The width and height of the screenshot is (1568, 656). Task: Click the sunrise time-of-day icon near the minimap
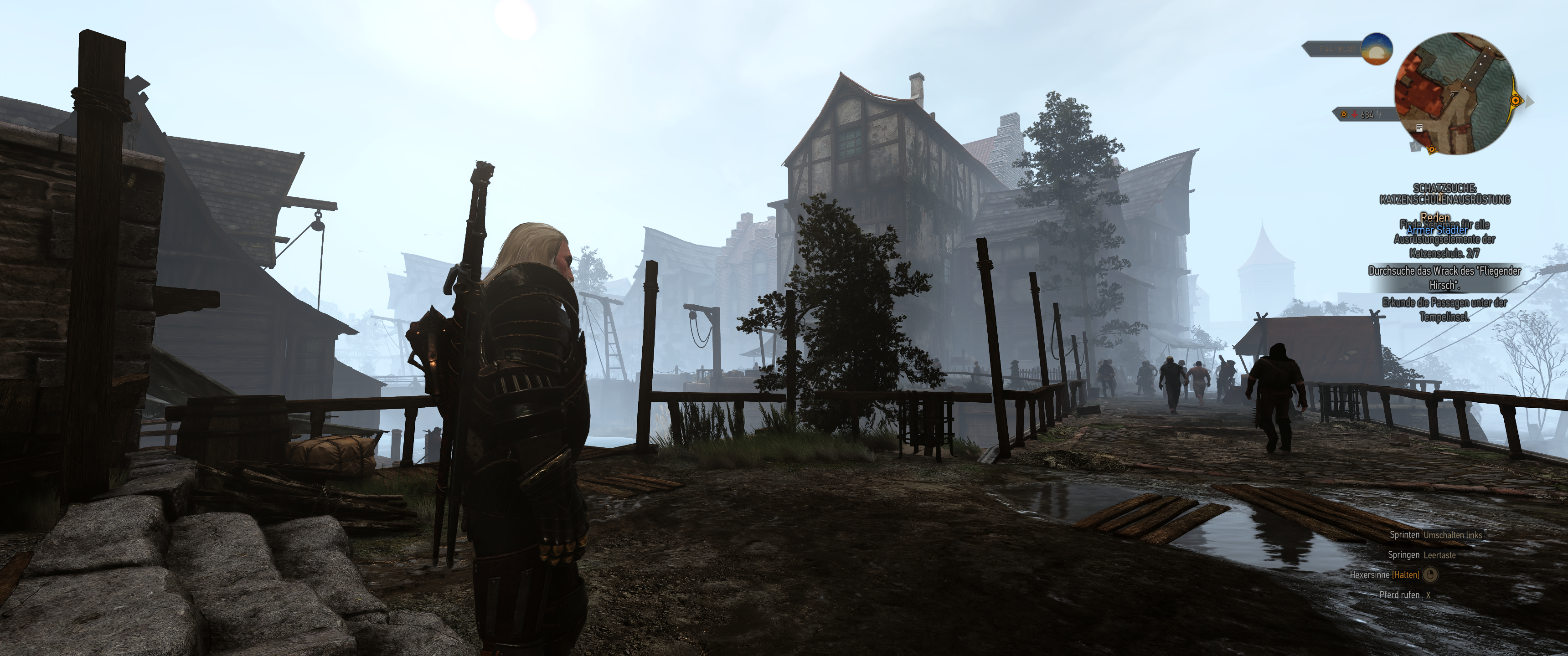[x=1377, y=51]
